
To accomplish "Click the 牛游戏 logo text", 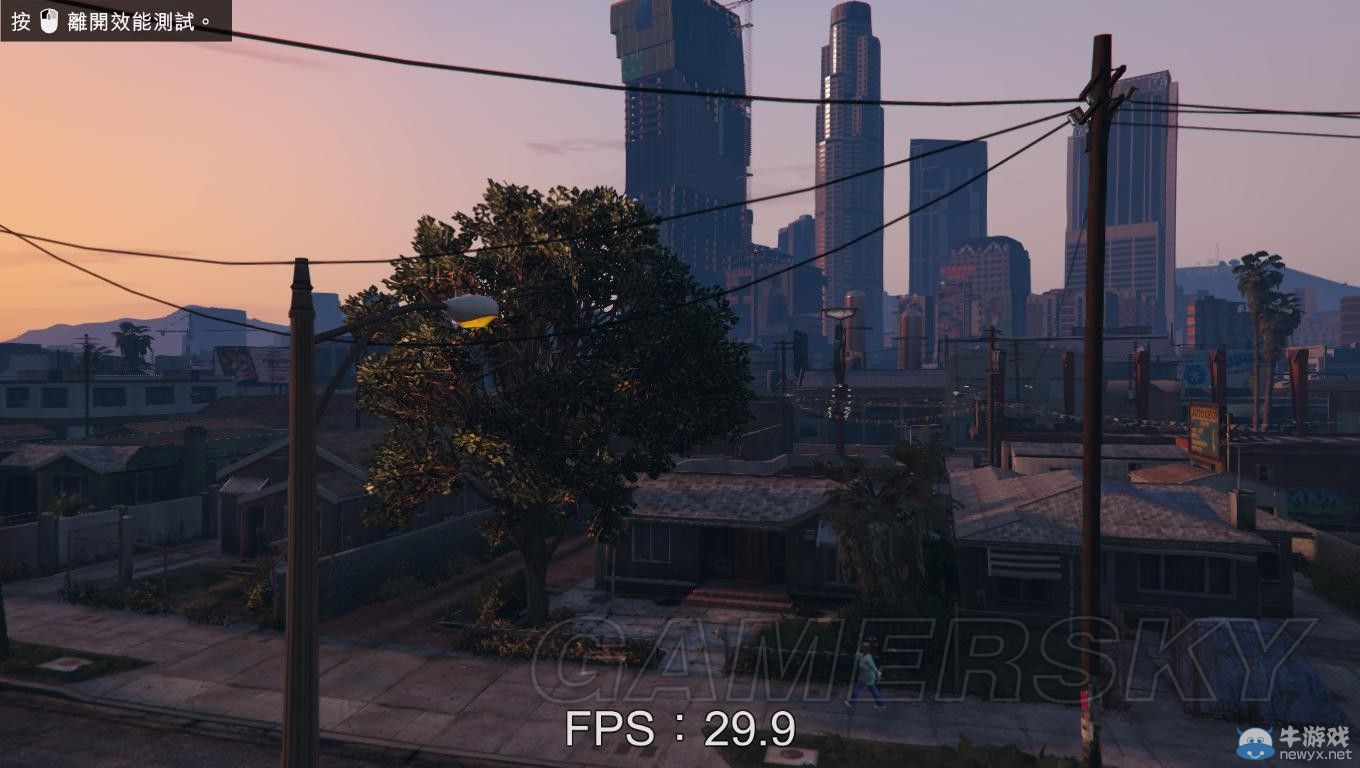I will point(1315,736).
